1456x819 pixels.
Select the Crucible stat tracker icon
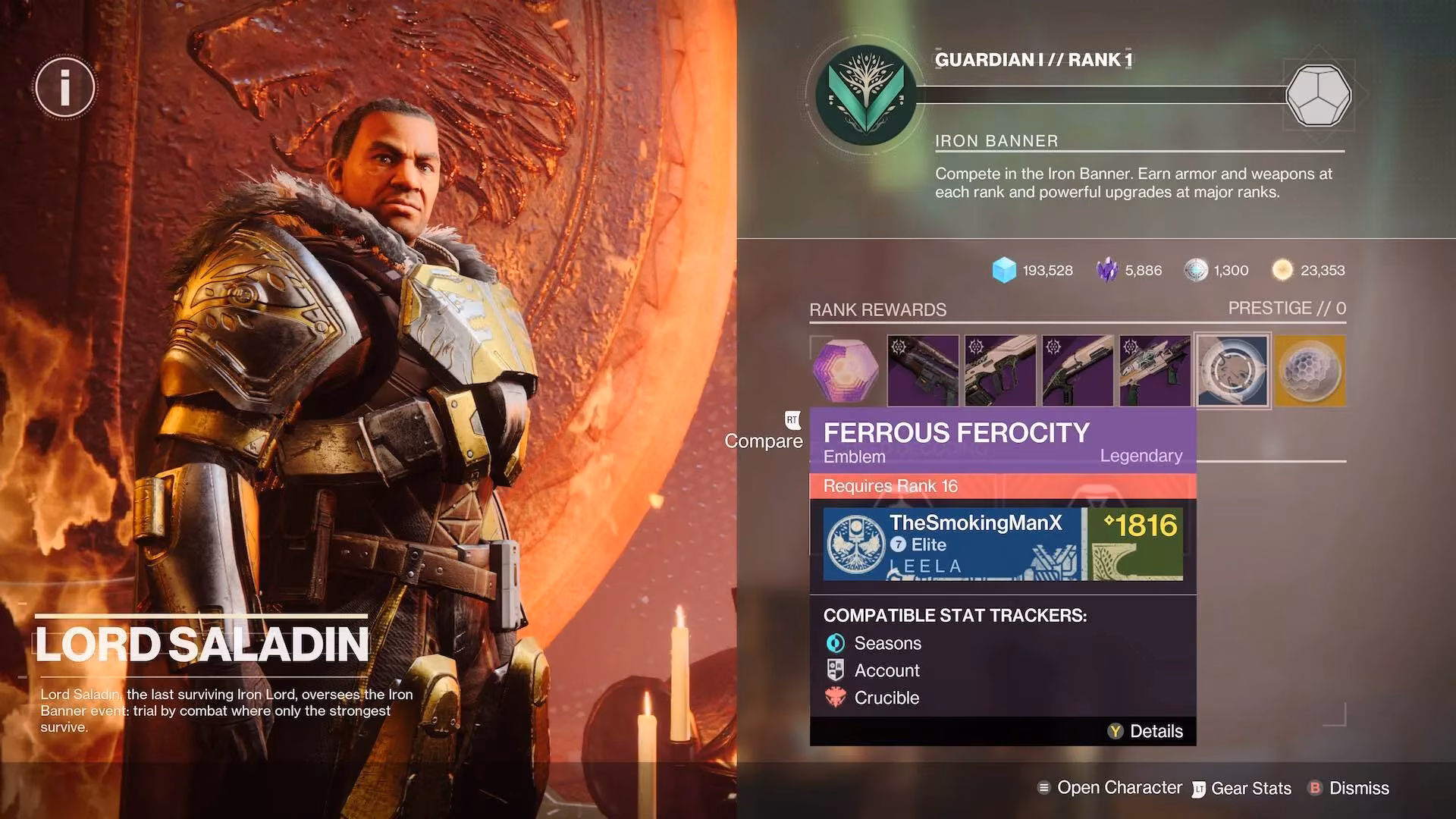835,698
